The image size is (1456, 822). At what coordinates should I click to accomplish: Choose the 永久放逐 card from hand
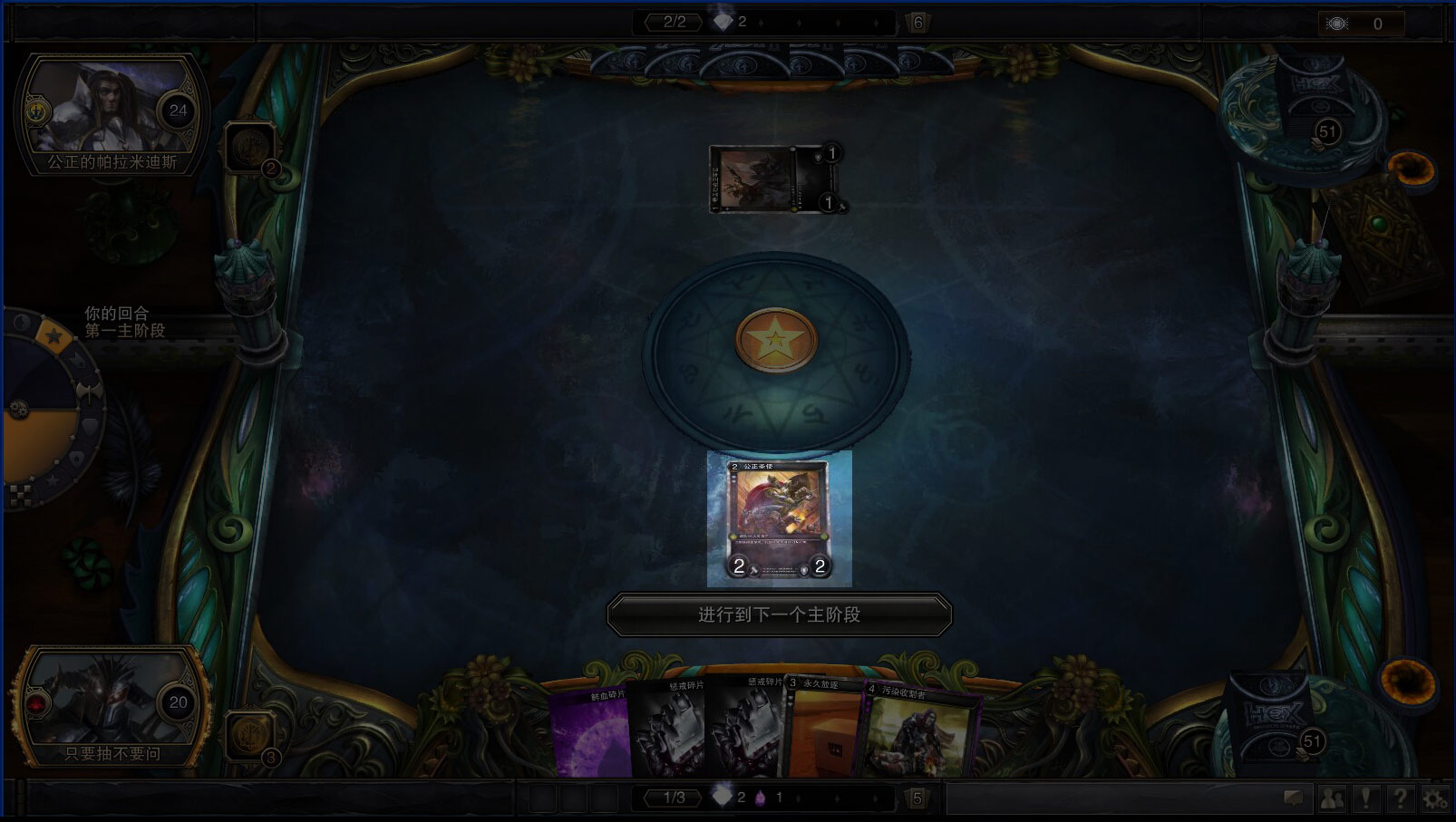coord(823,730)
